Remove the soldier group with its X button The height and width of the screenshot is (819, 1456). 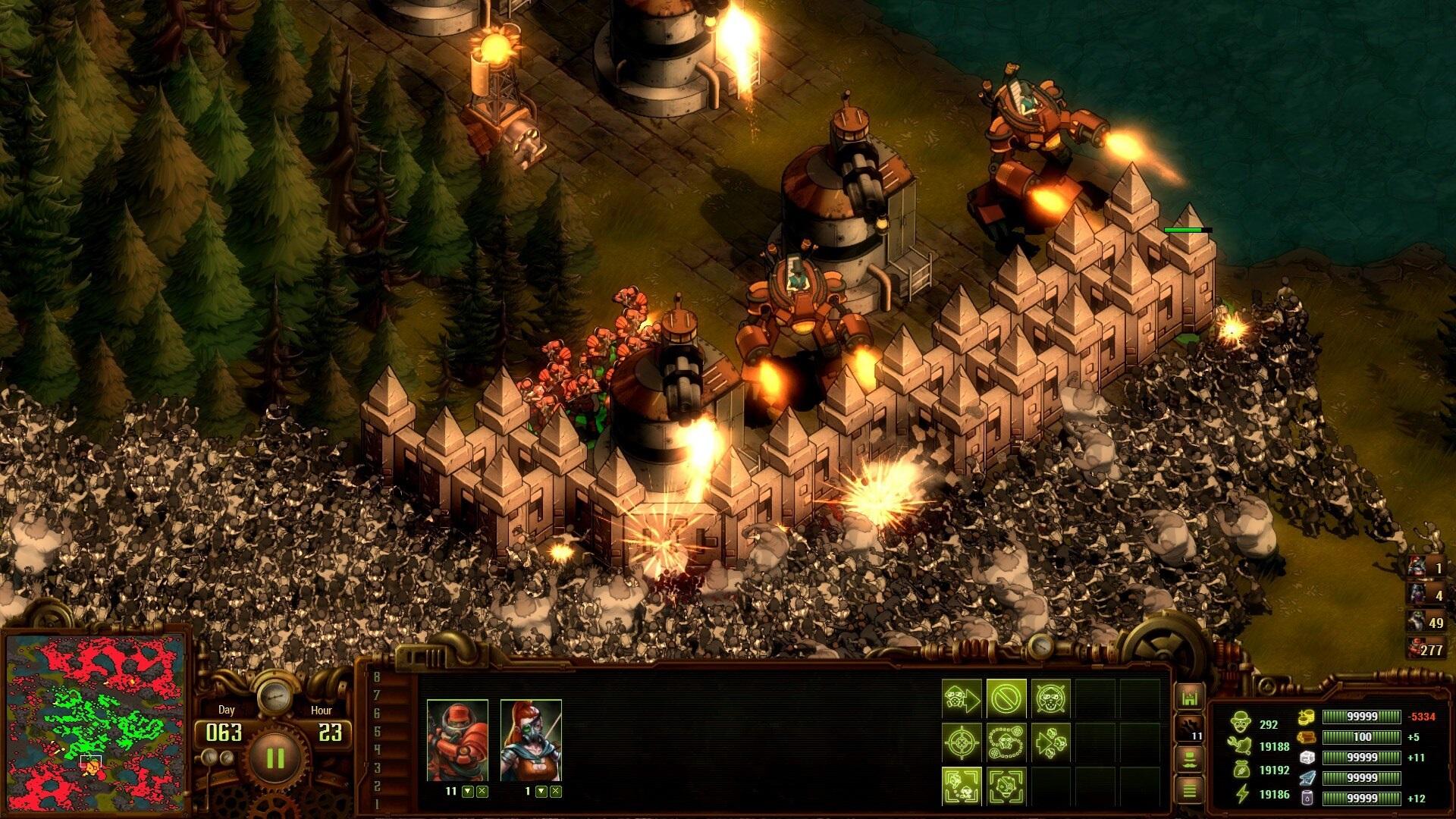coord(482,792)
